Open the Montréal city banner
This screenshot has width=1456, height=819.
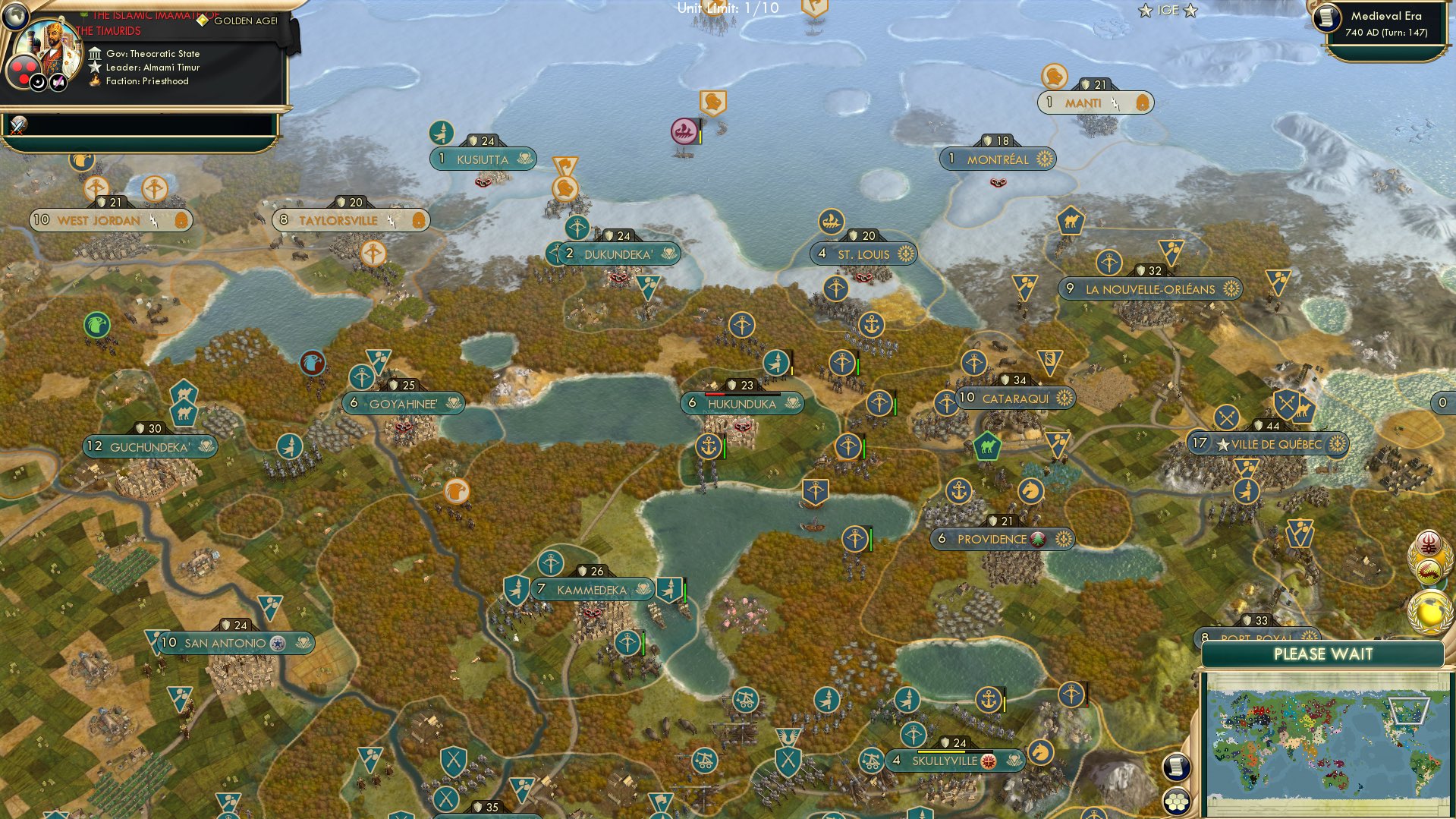pyautogui.click(x=997, y=159)
